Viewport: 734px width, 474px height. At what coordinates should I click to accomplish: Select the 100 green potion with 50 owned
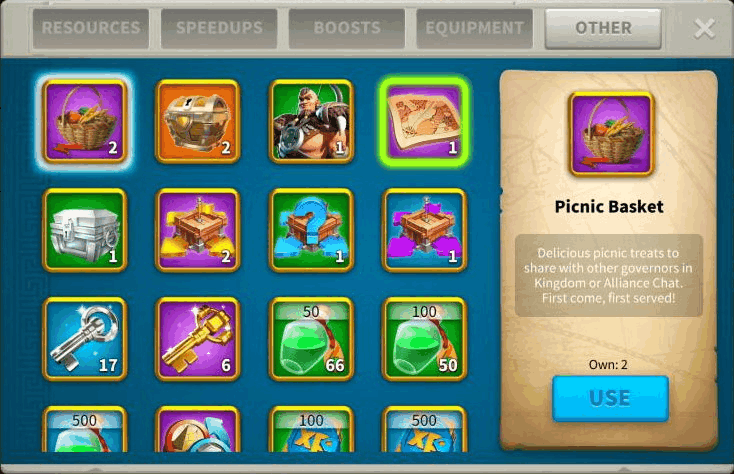point(425,339)
